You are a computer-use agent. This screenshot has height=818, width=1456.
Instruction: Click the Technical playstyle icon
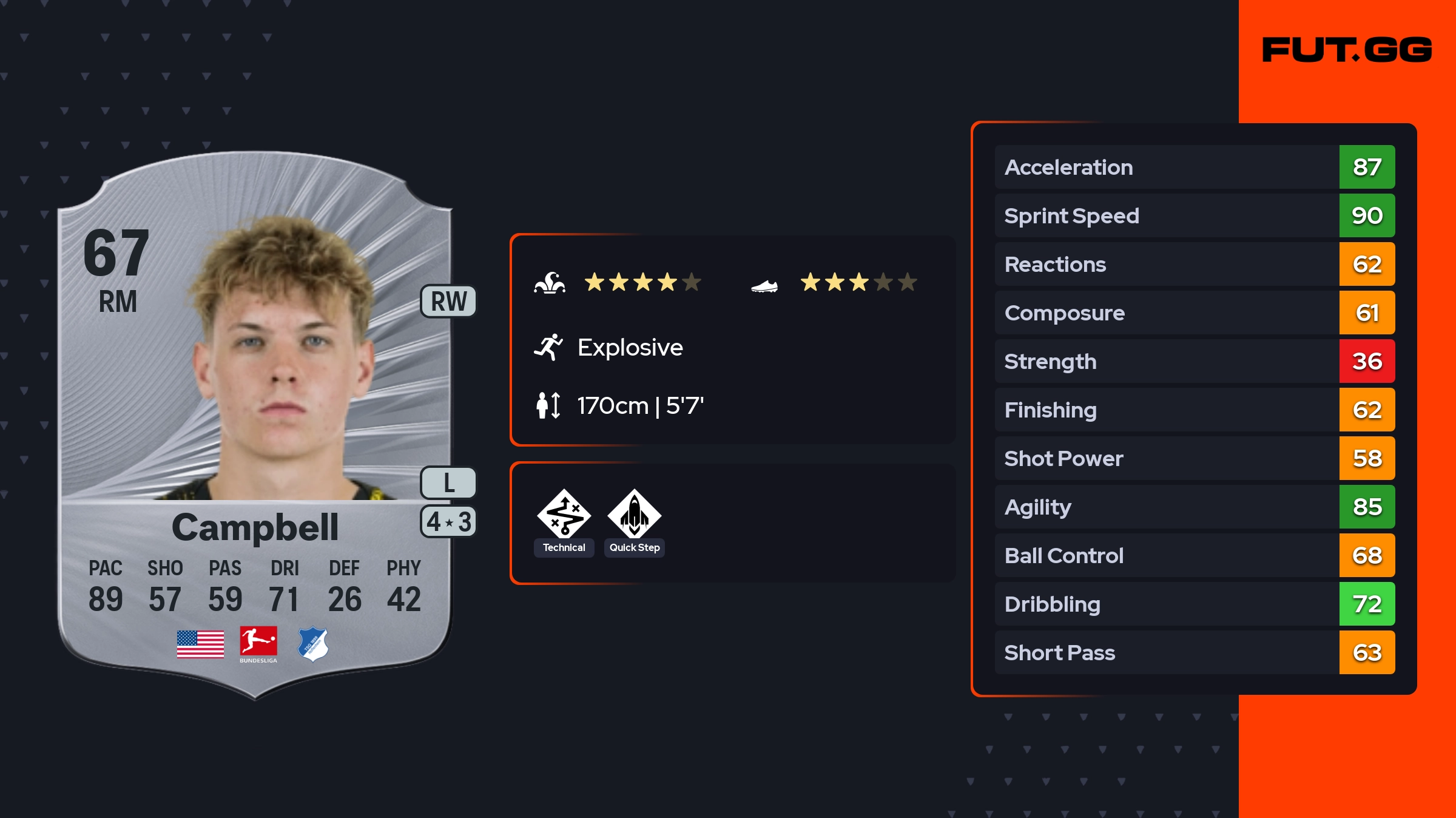(564, 515)
